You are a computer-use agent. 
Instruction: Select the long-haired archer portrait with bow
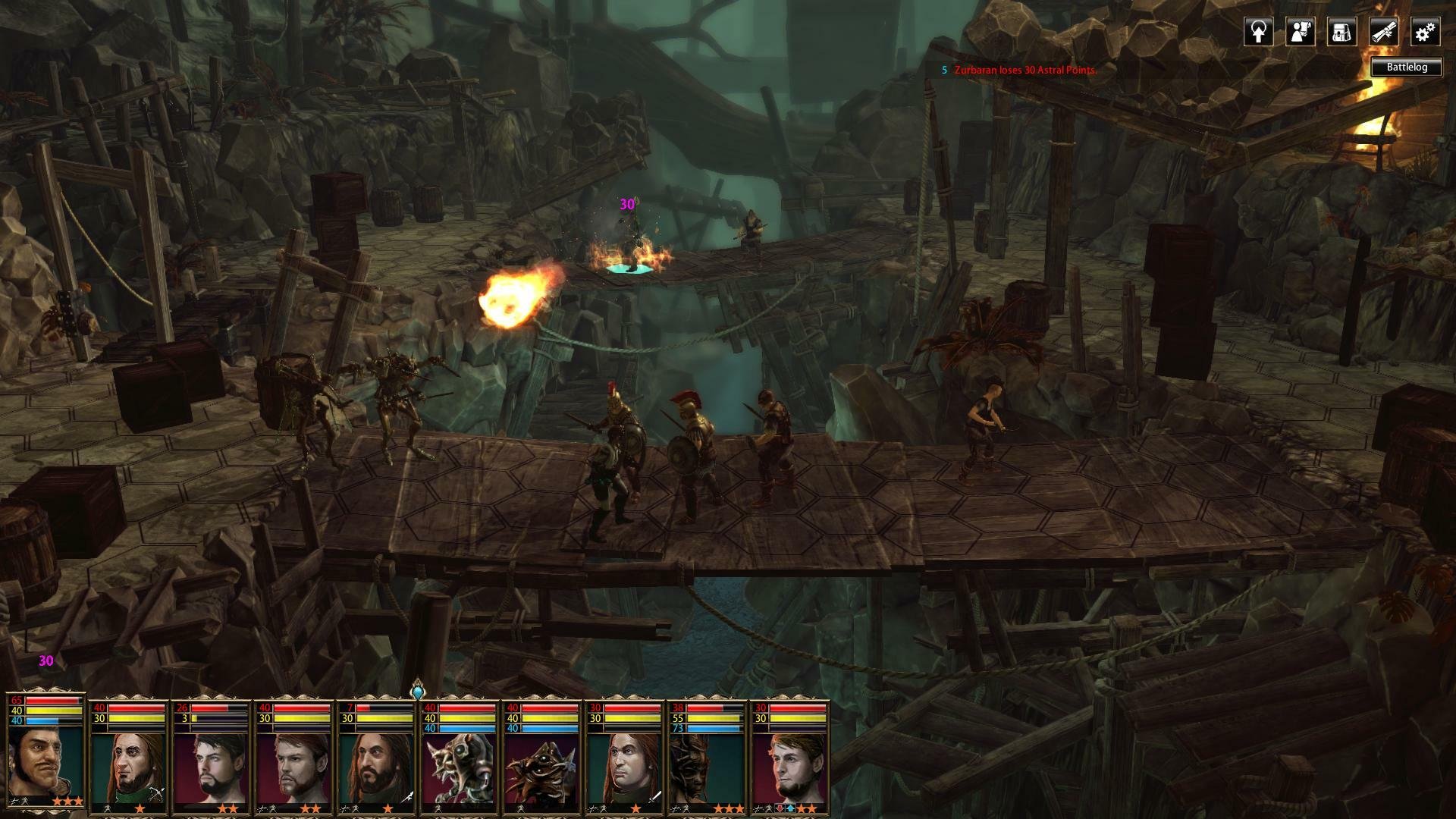[129, 767]
